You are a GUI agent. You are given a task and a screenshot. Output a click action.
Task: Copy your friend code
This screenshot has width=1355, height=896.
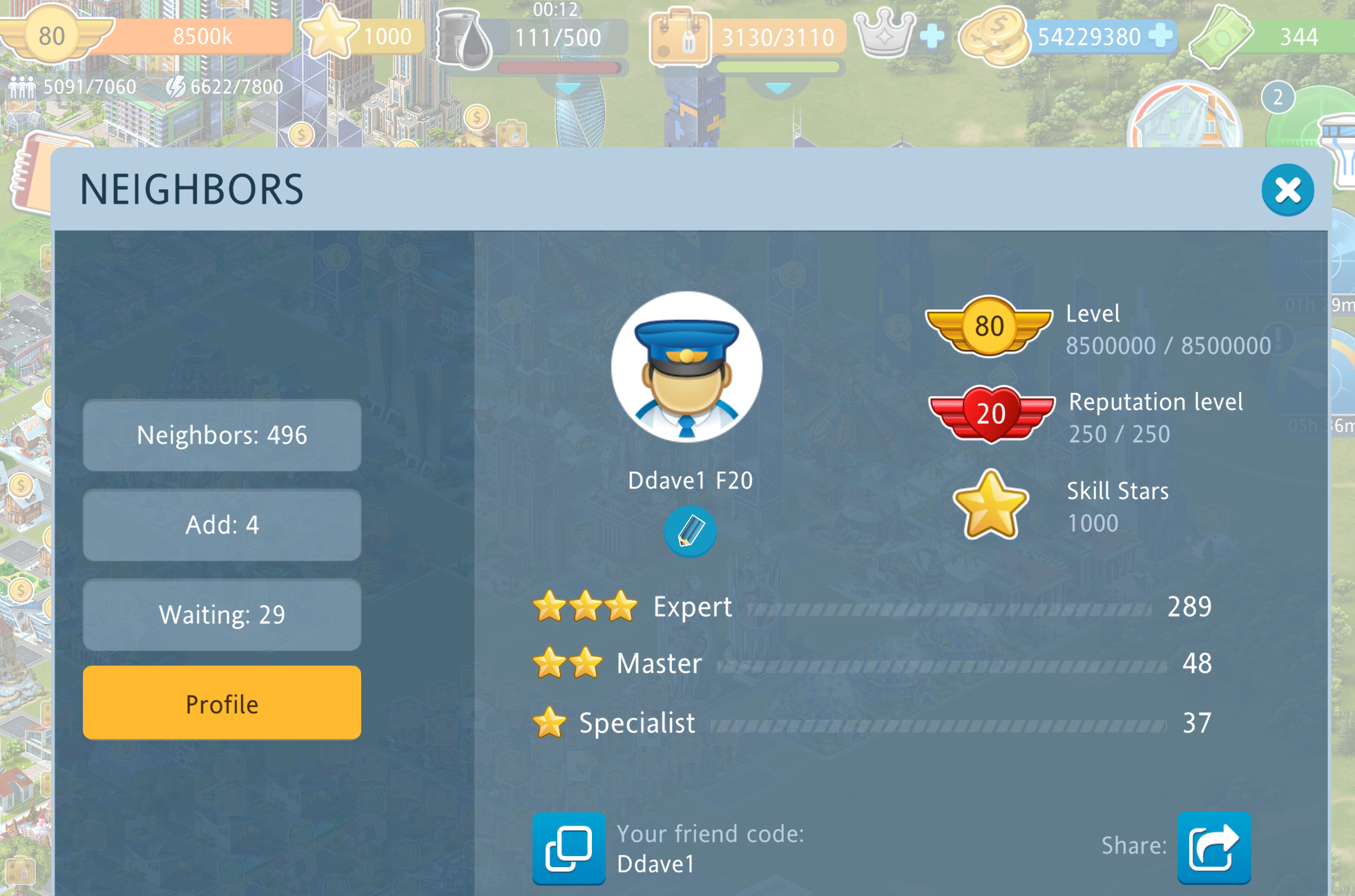(568, 848)
